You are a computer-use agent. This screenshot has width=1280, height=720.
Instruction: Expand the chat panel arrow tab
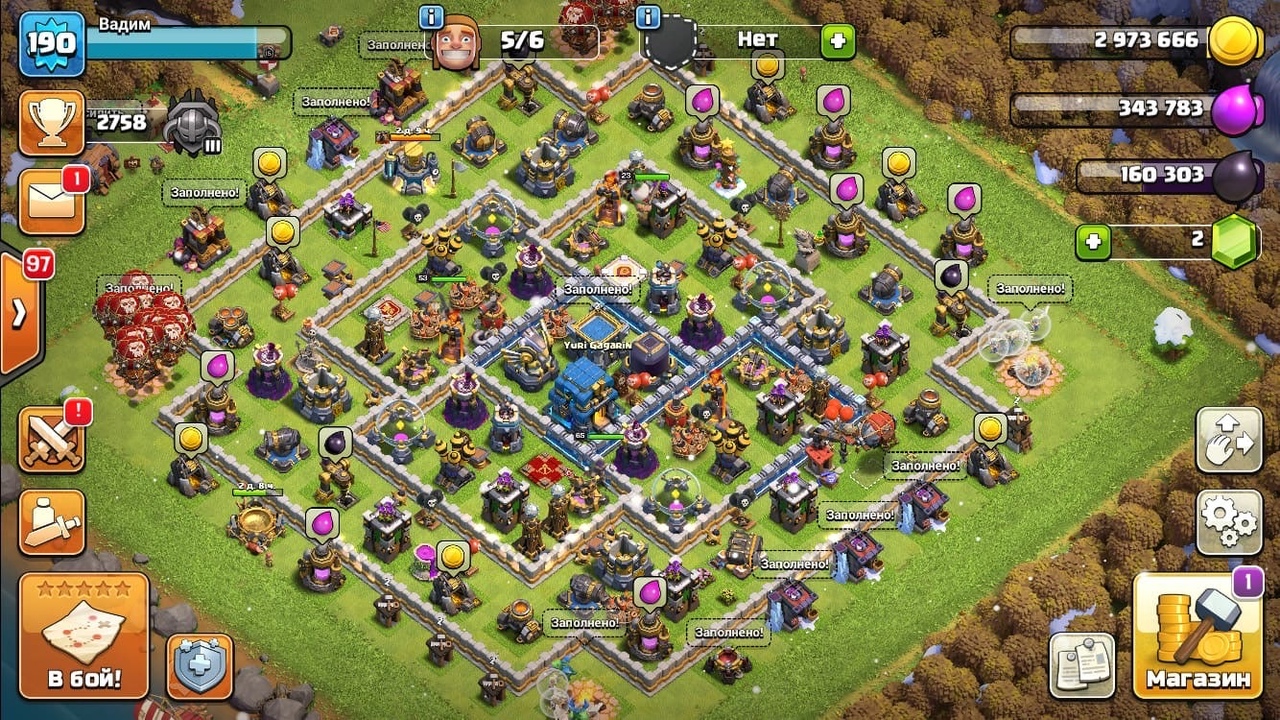point(20,313)
